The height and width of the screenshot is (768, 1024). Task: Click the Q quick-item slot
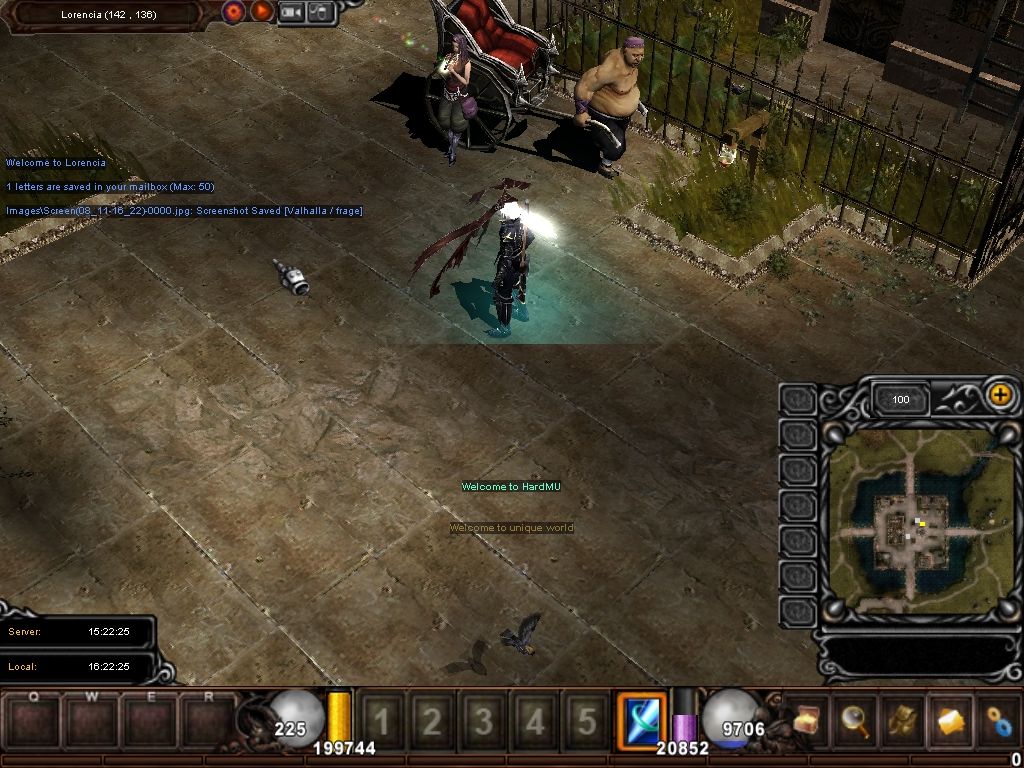pyautogui.click(x=35, y=720)
